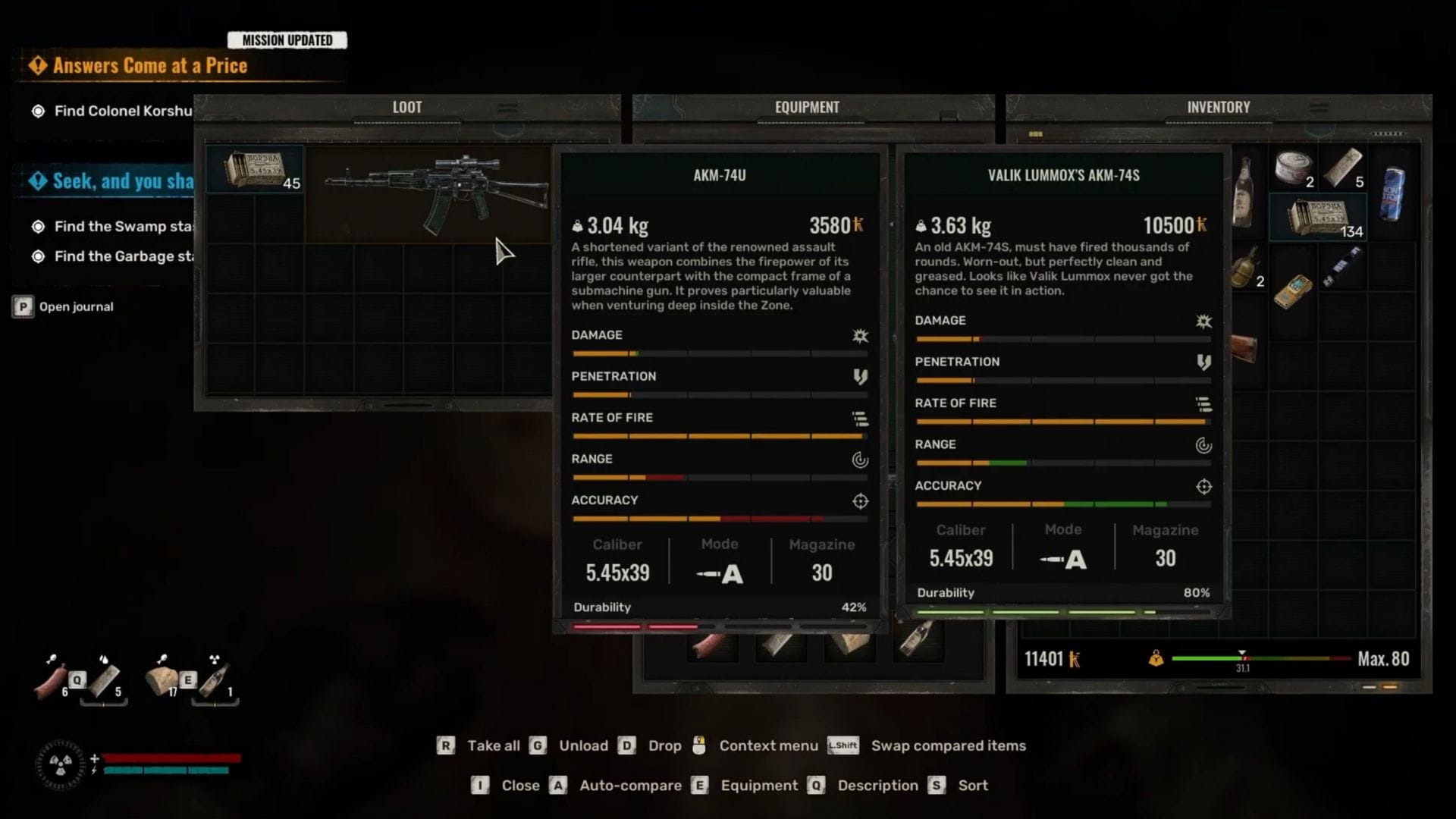1456x819 pixels.
Task: Switch to the EQUIPMENT tab
Action: point(805,107)
